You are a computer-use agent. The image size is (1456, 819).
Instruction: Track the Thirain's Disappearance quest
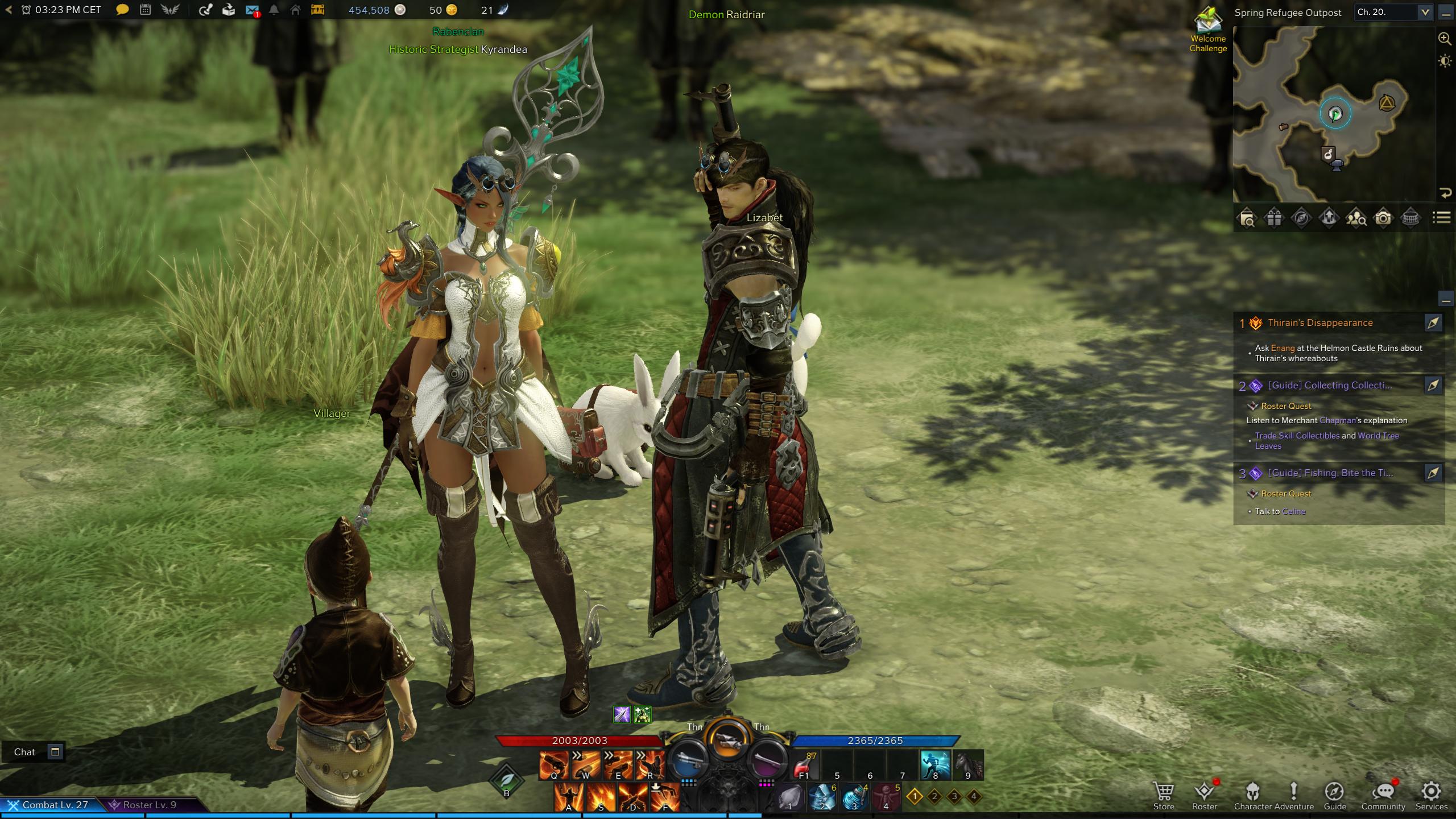(x=1433, y=323)
